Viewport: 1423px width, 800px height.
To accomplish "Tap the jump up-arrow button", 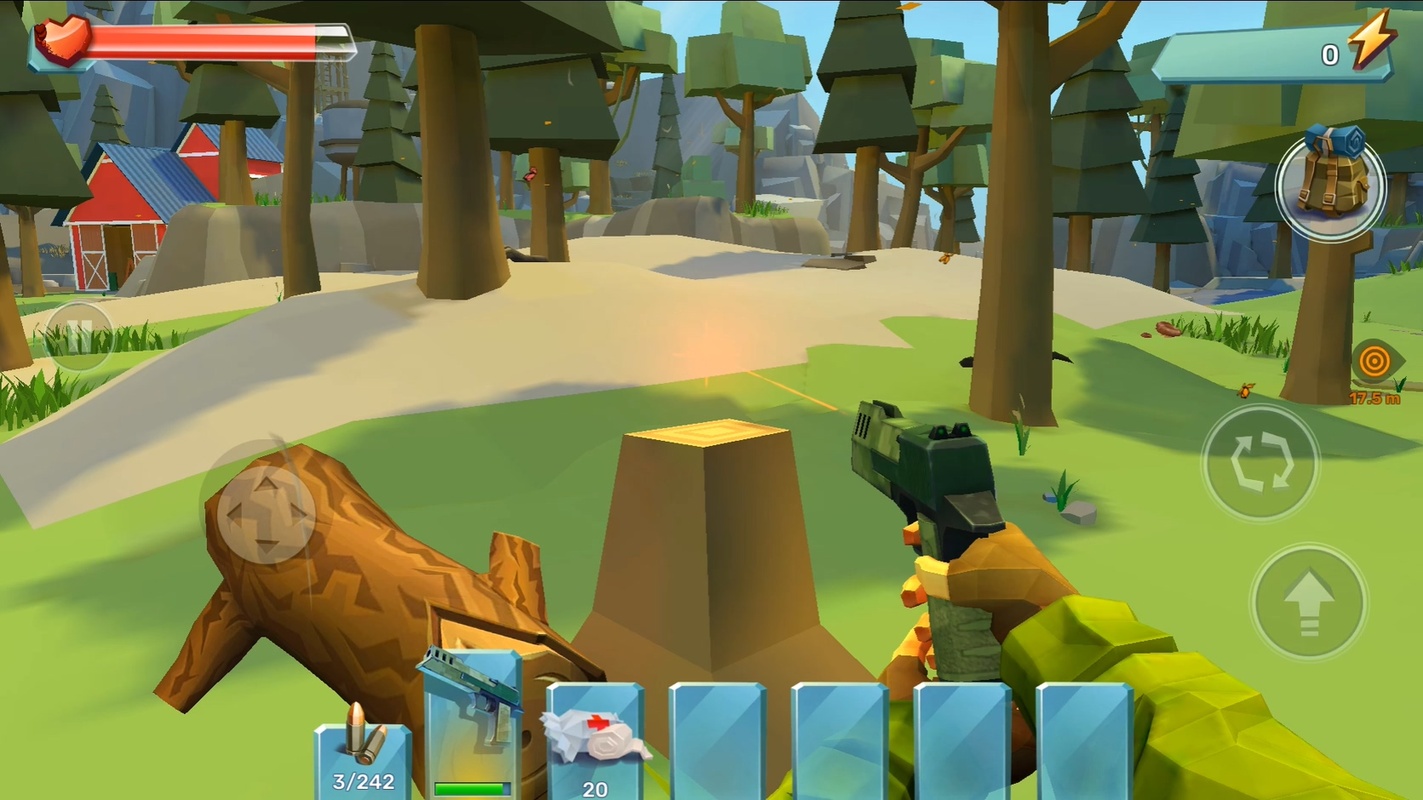I will point(1309,601).
